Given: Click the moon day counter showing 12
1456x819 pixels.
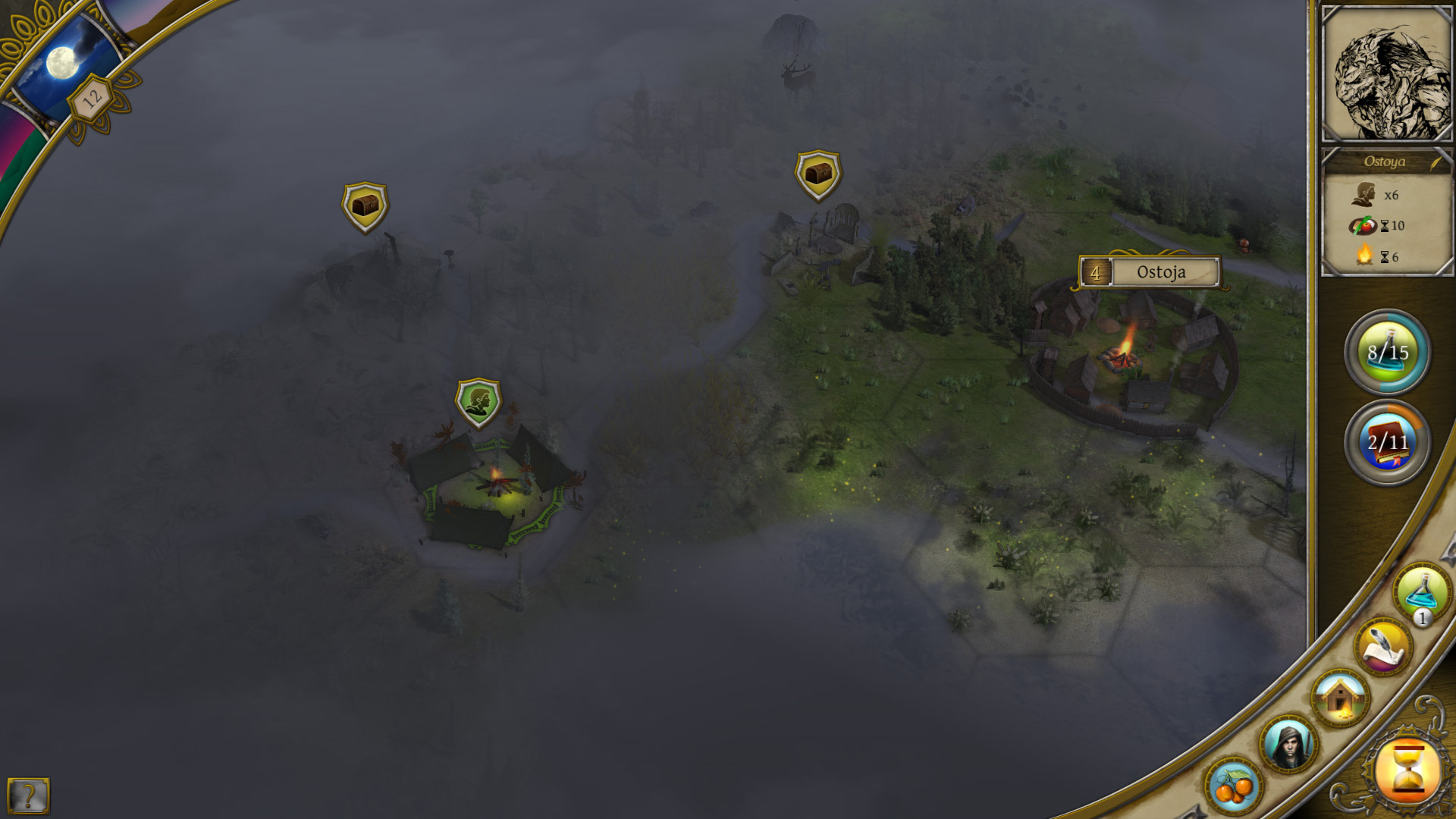Looking at the screenshot, I should (91, 99).
